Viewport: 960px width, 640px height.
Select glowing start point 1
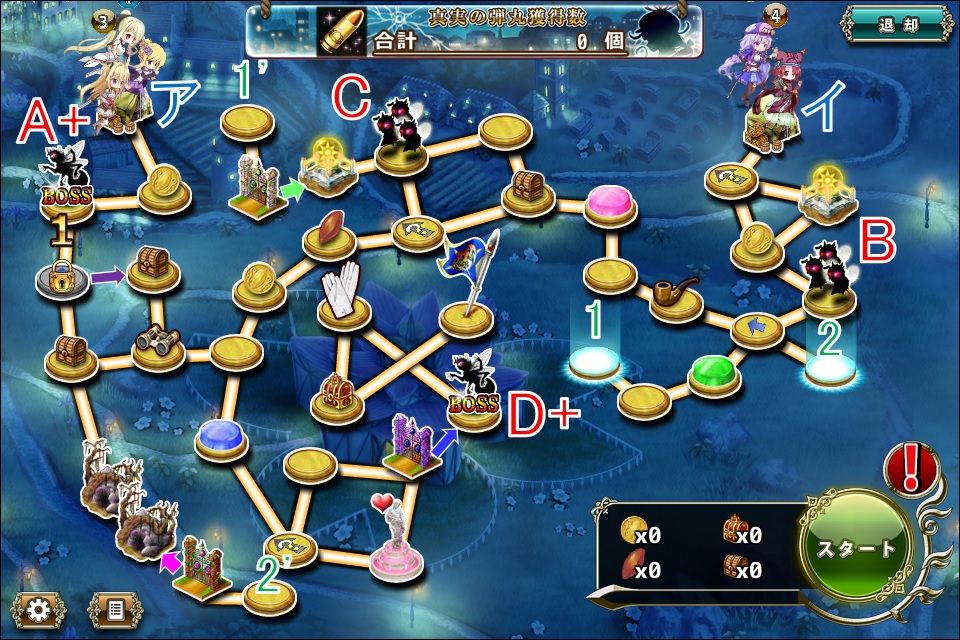click(595, 362)
